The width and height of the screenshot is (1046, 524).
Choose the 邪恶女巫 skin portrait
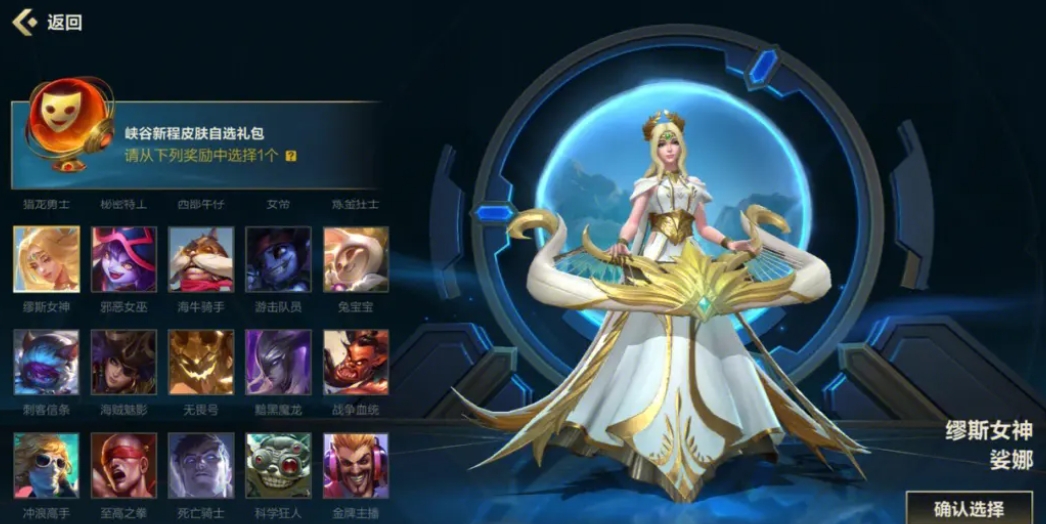[x=124, y=259]
